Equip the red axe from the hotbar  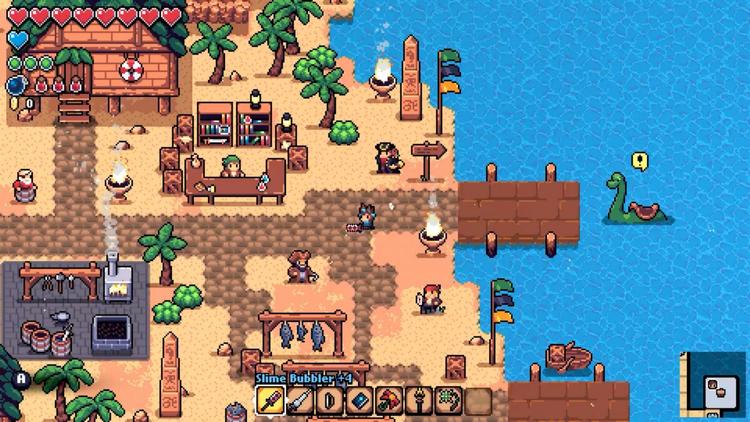(x=389, y=401)
